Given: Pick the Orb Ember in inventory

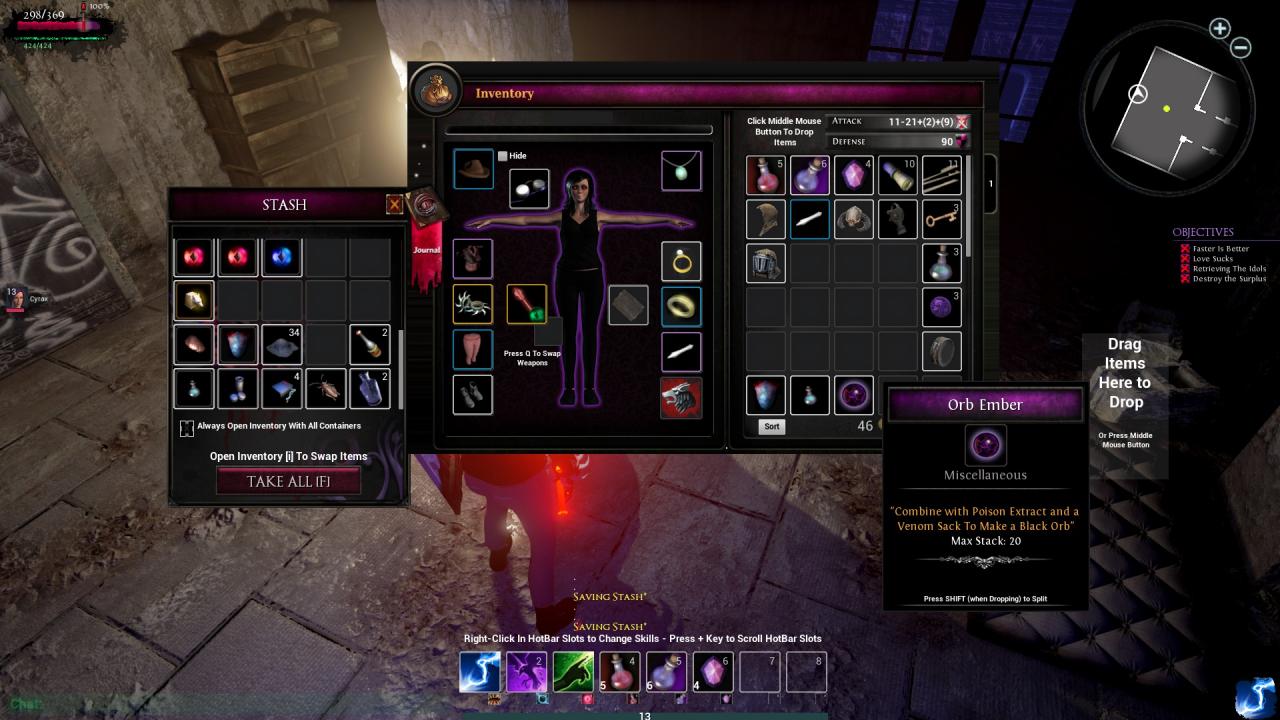Looking at the screenshot, I should [853, 395].
